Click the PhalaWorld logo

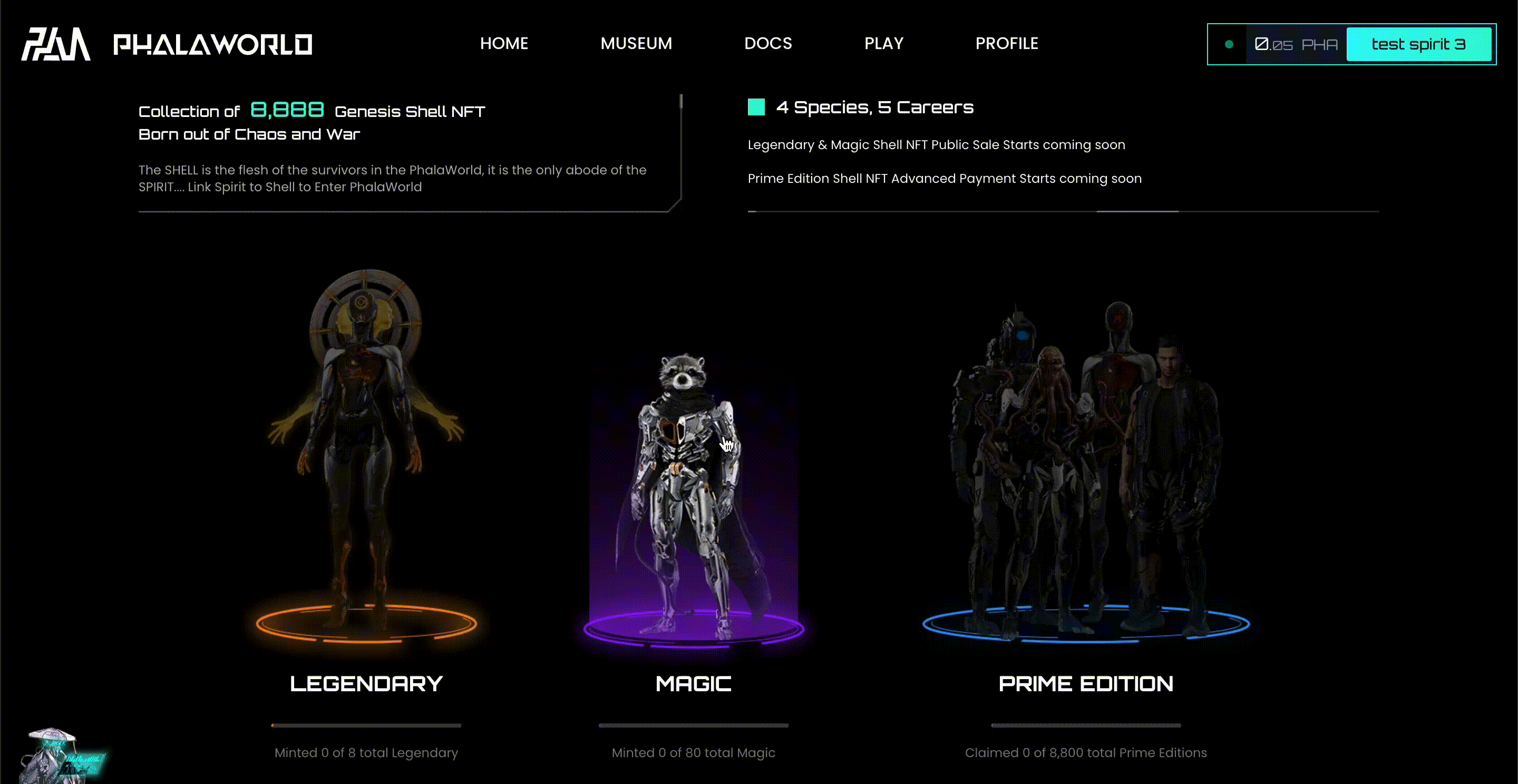click(167, 44)
